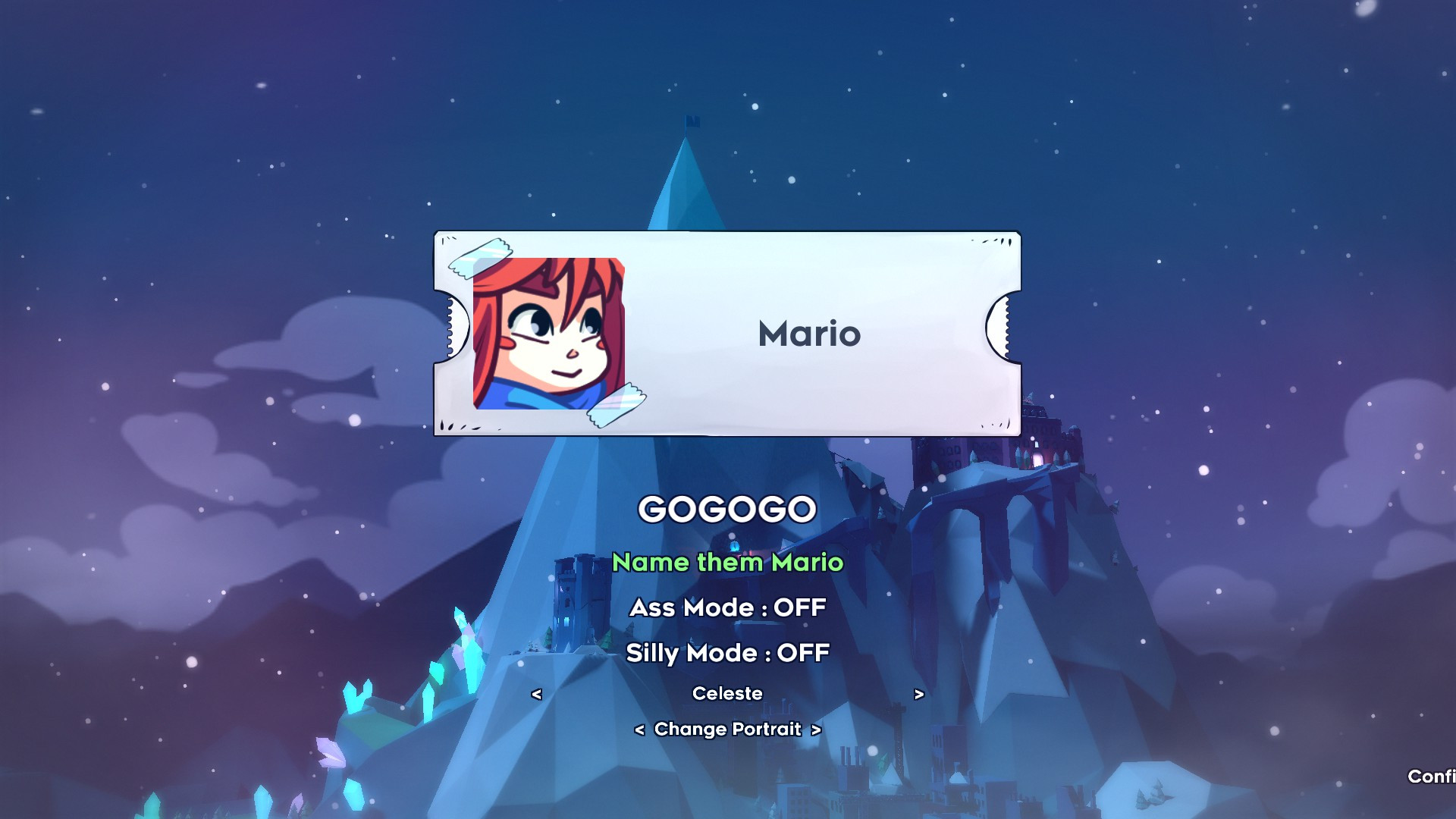The height and width of the screenshot is (819, 1456).
Task: Toggle Ass Mode setting to ON
Action: click(726, 607)
